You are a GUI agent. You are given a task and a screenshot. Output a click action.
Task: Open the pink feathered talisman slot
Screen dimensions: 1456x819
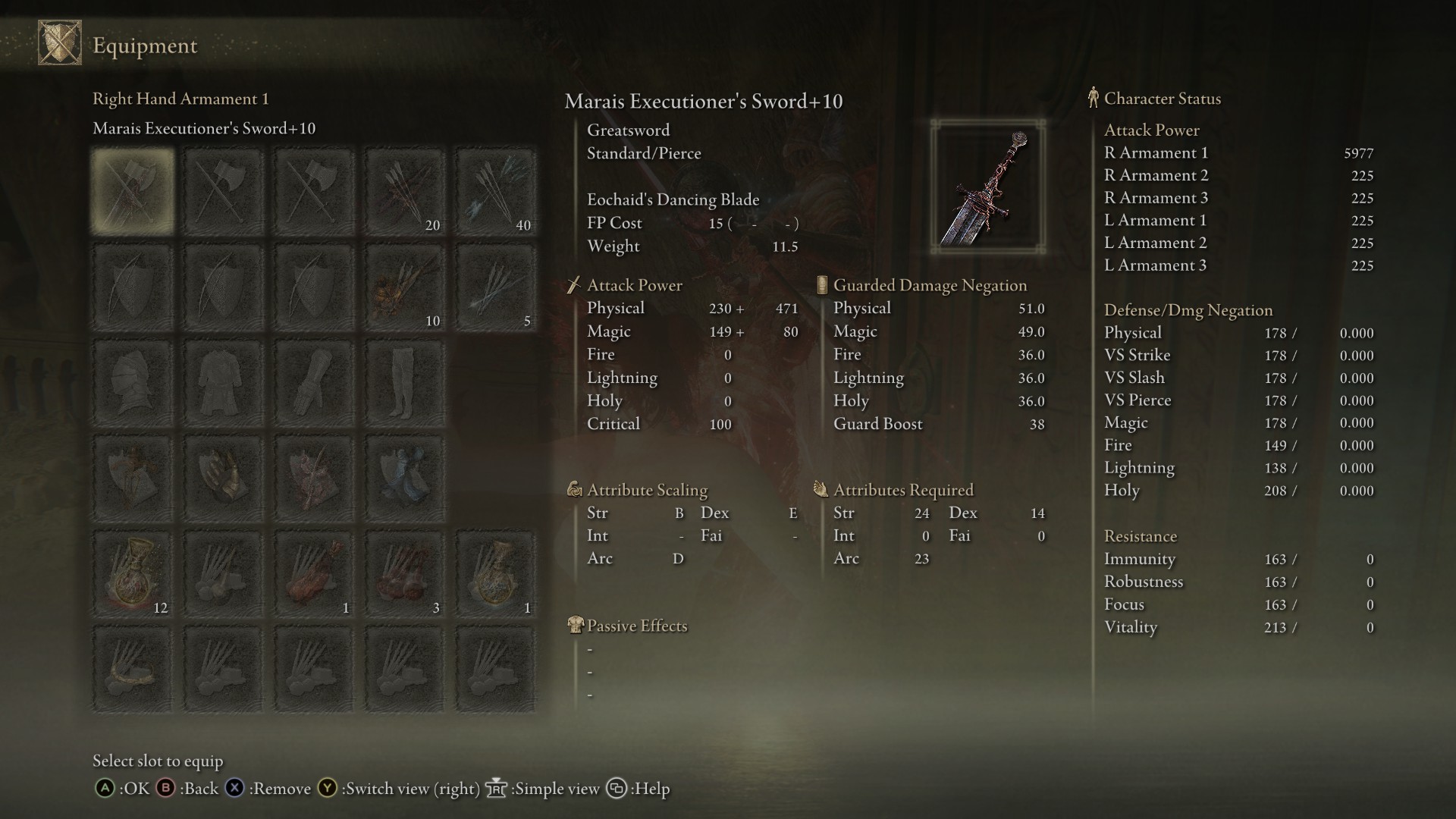315,479
